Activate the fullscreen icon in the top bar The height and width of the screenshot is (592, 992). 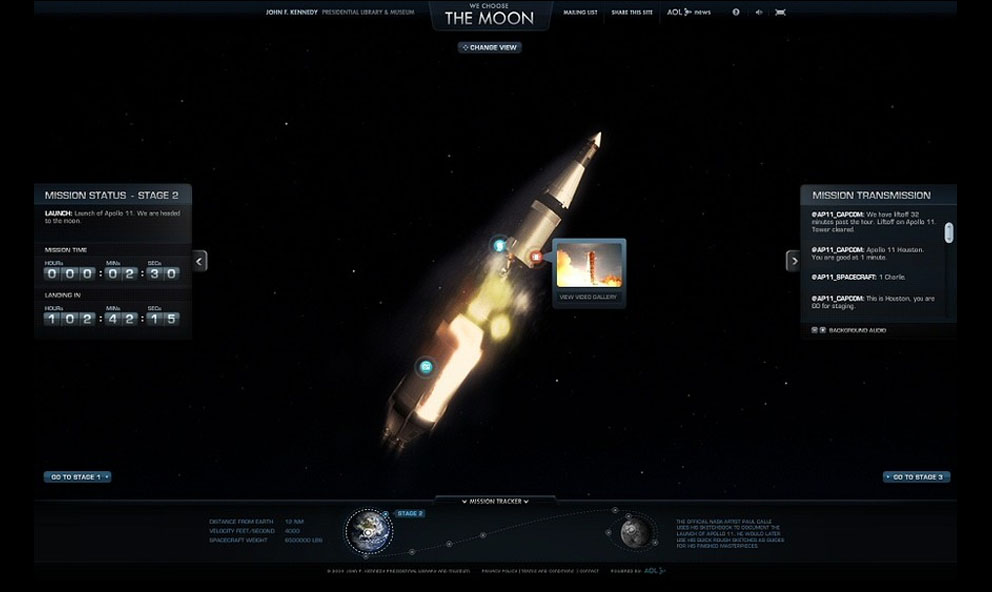tap(780, 13)
